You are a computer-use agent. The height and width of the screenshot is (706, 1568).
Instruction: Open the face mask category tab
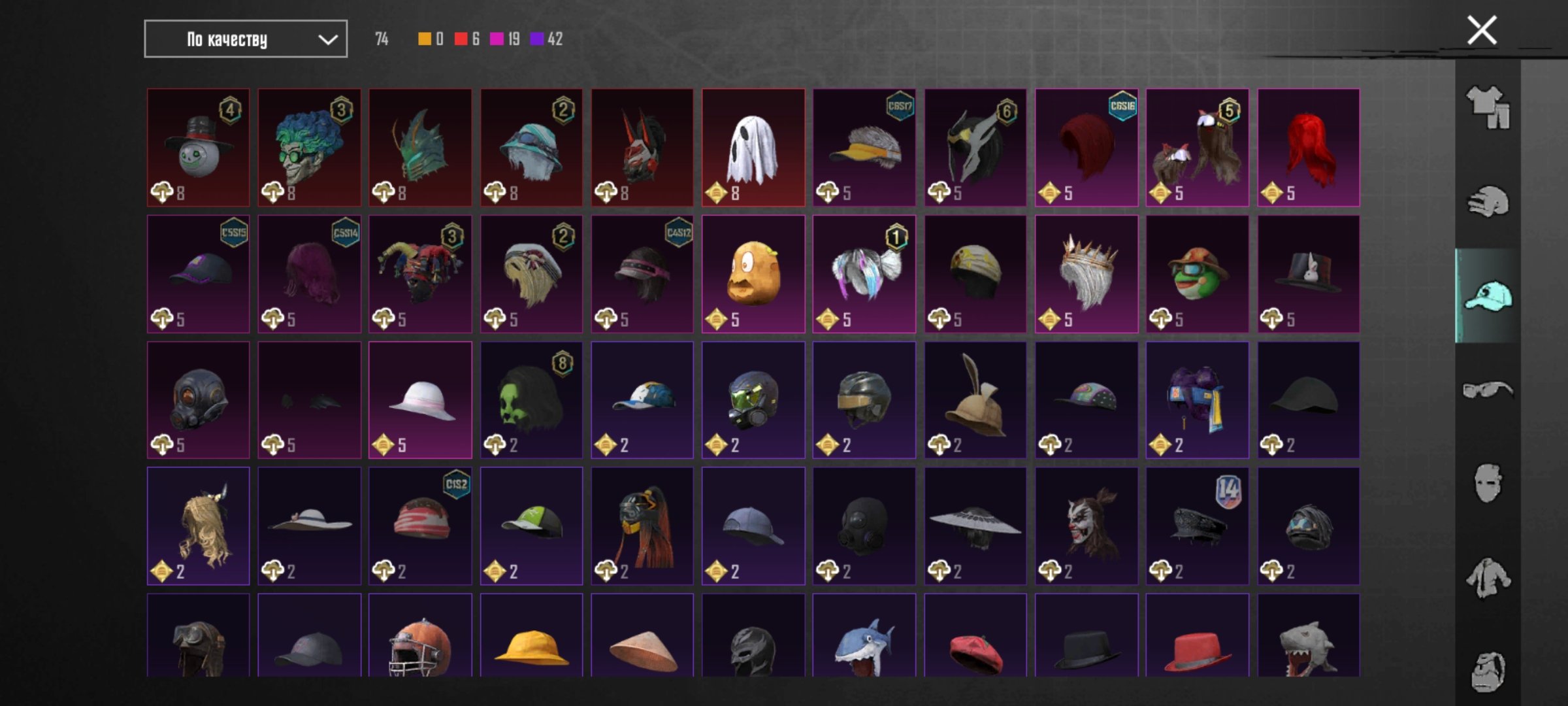pyautogui.click(x=1488, y=484)
